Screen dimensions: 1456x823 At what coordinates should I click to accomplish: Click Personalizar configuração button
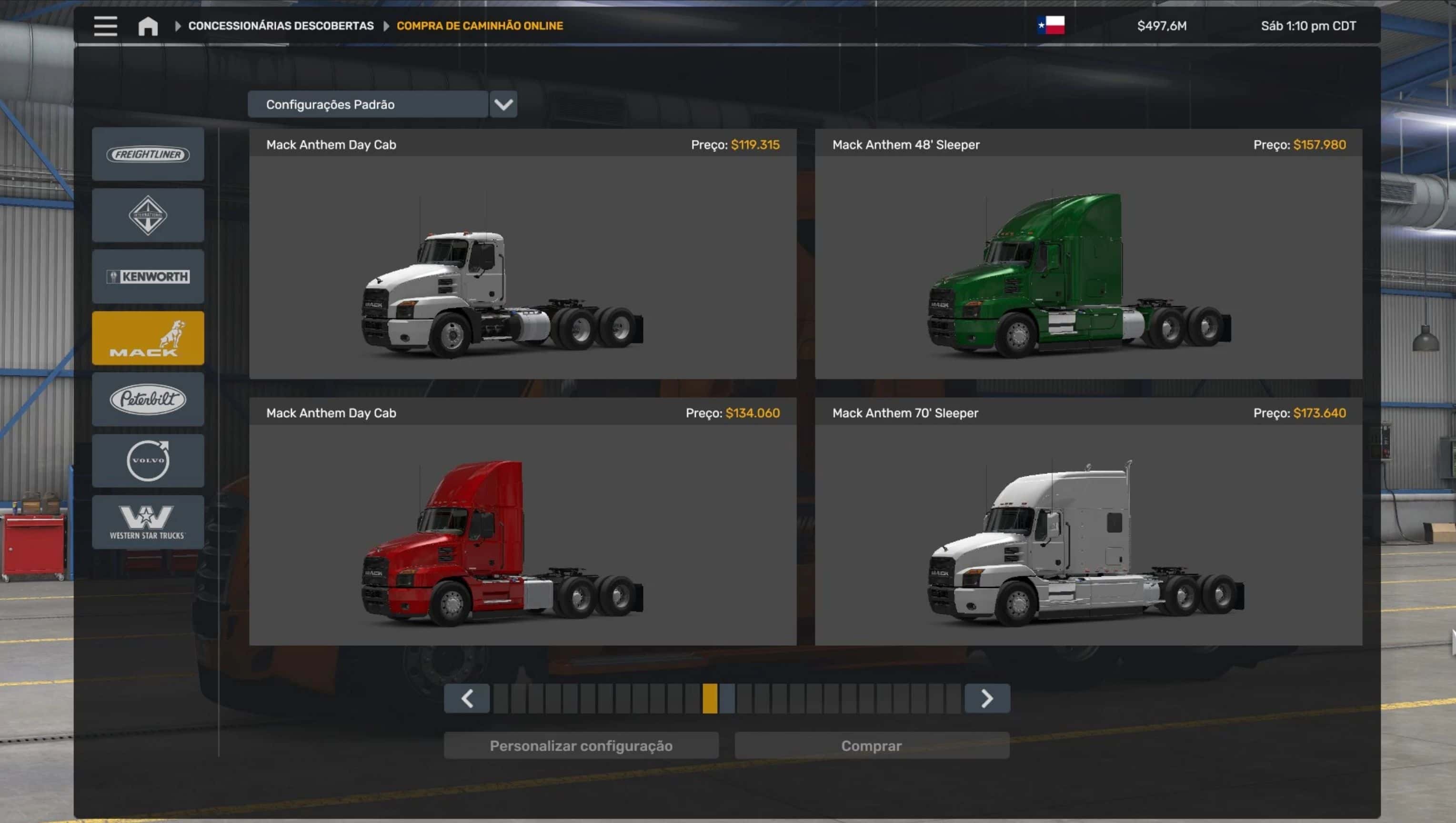[x=581, y=745]
